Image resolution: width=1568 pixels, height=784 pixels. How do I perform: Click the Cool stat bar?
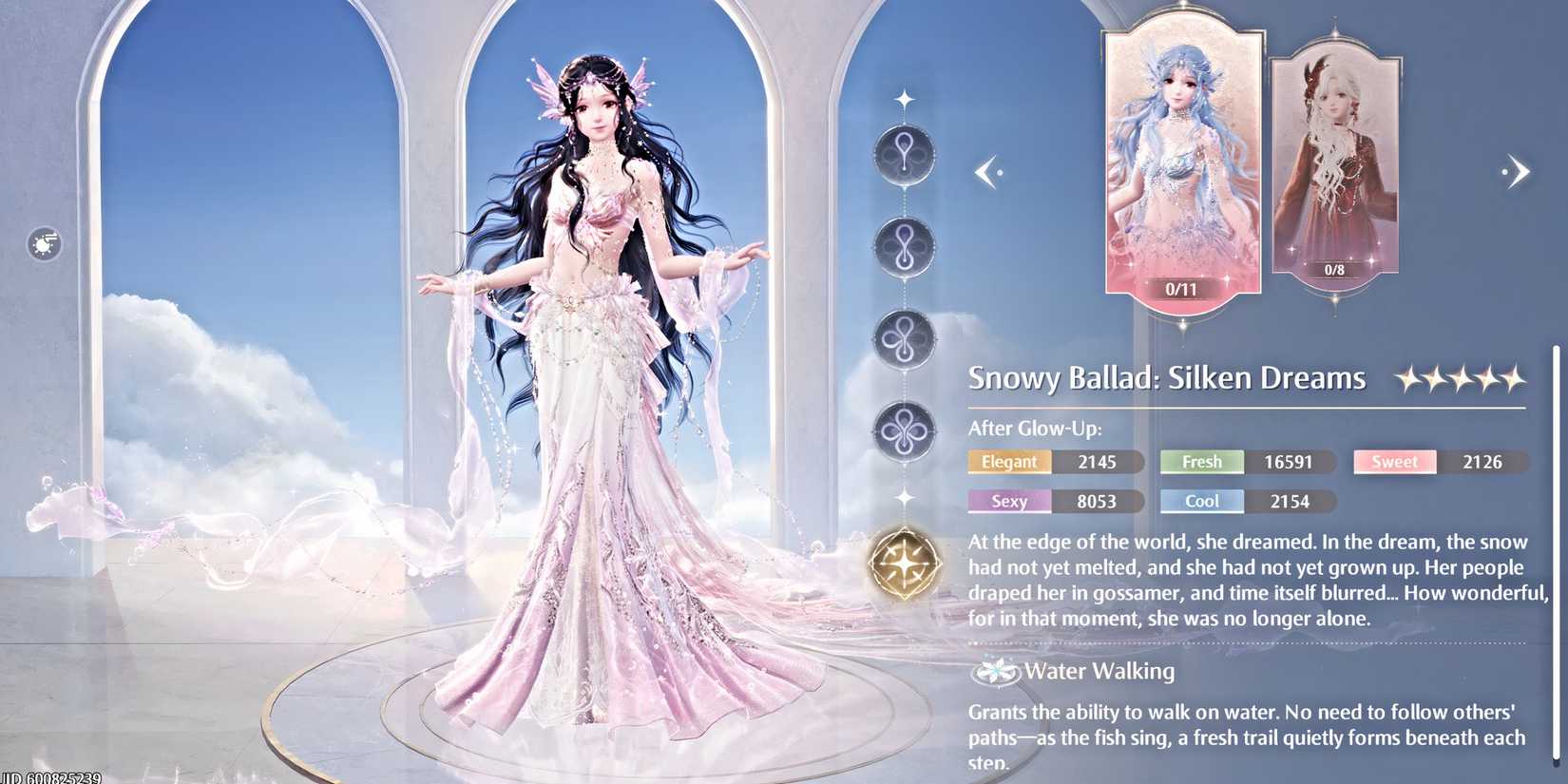[1201, 501]
